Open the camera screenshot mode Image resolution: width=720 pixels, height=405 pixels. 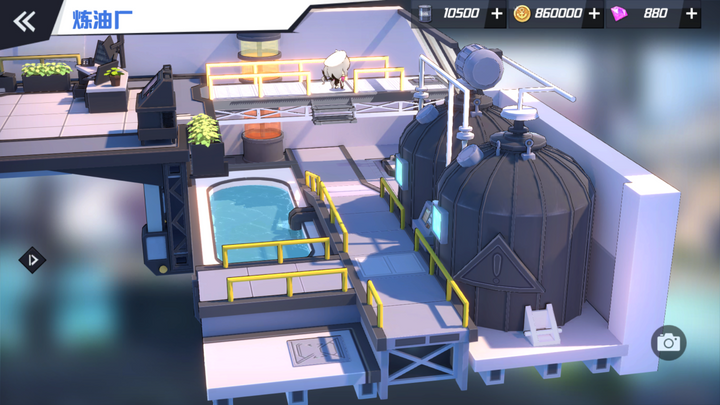point(668,343)
